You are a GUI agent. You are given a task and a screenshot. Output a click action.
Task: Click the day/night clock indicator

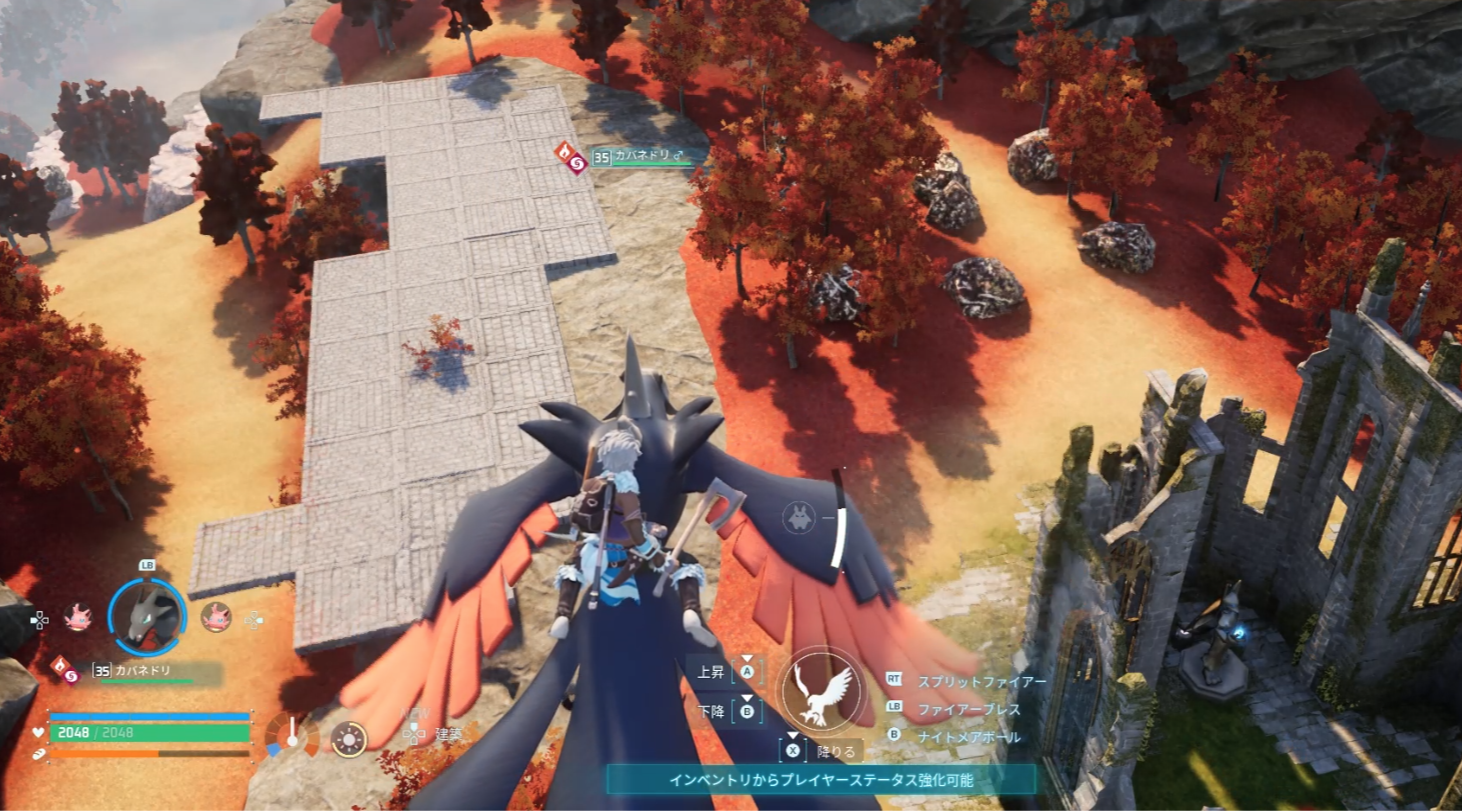[348, 738]
